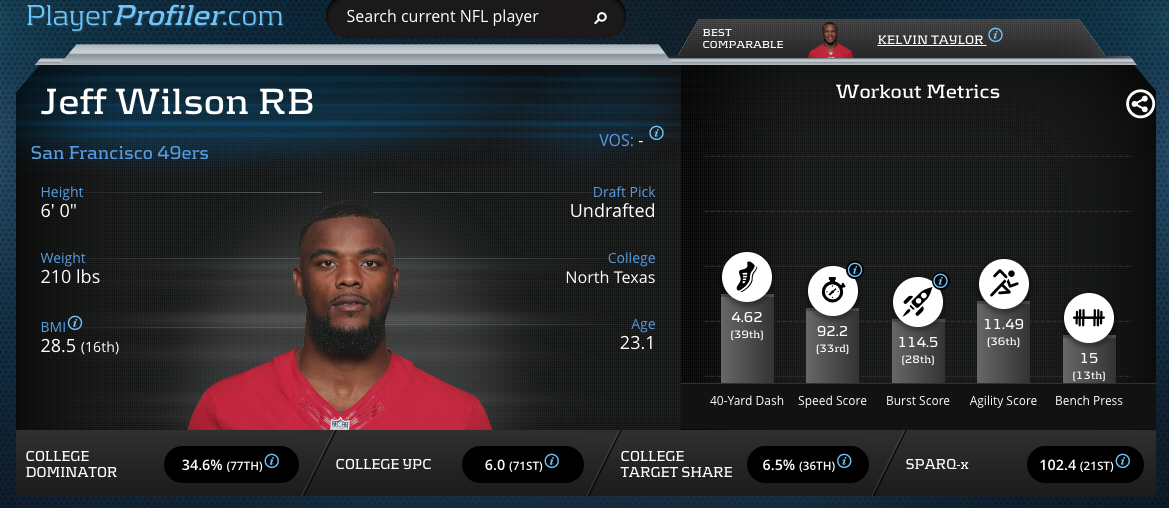Open the College YPC info icon
This screenshot has width=1169, height=508.
tap(551, 462)
